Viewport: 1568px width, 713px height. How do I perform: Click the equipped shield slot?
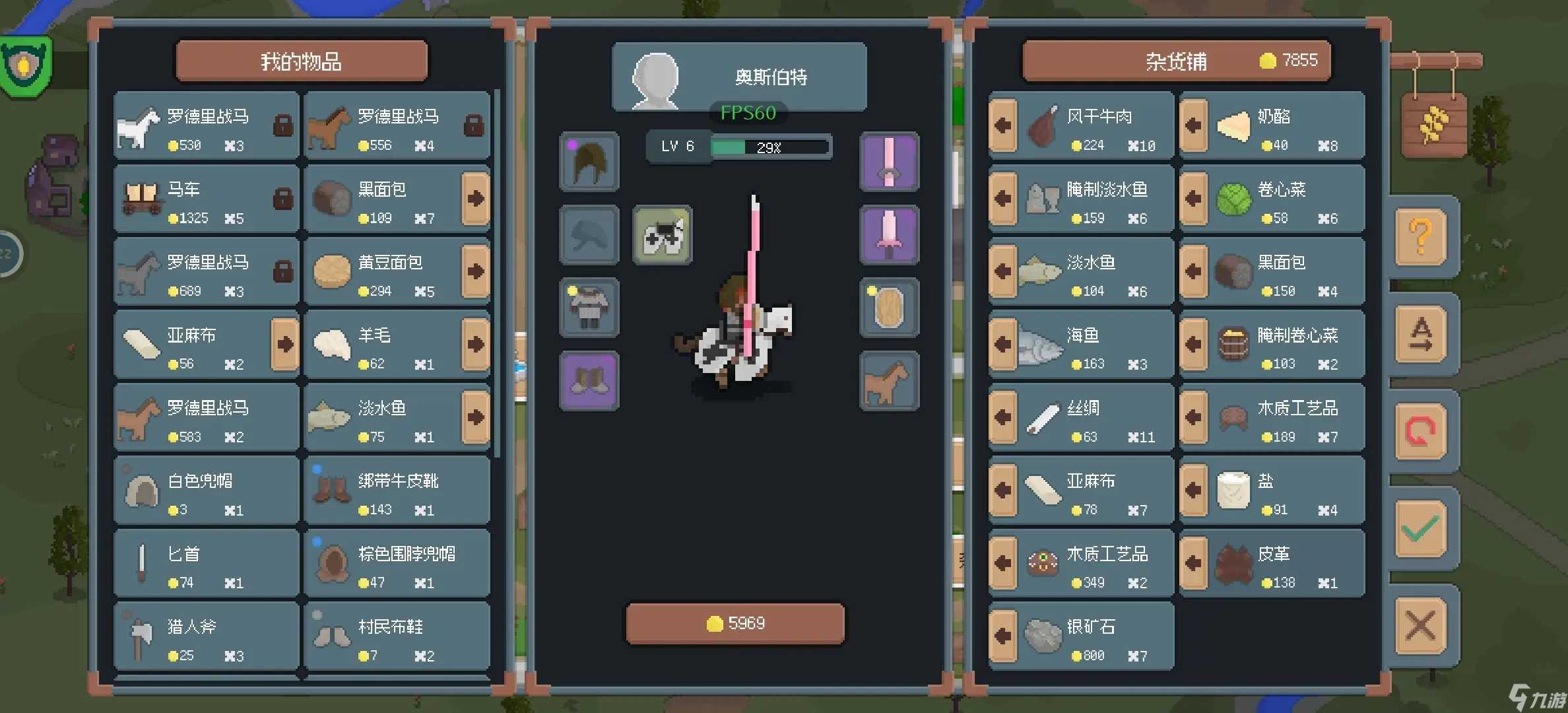888,308
